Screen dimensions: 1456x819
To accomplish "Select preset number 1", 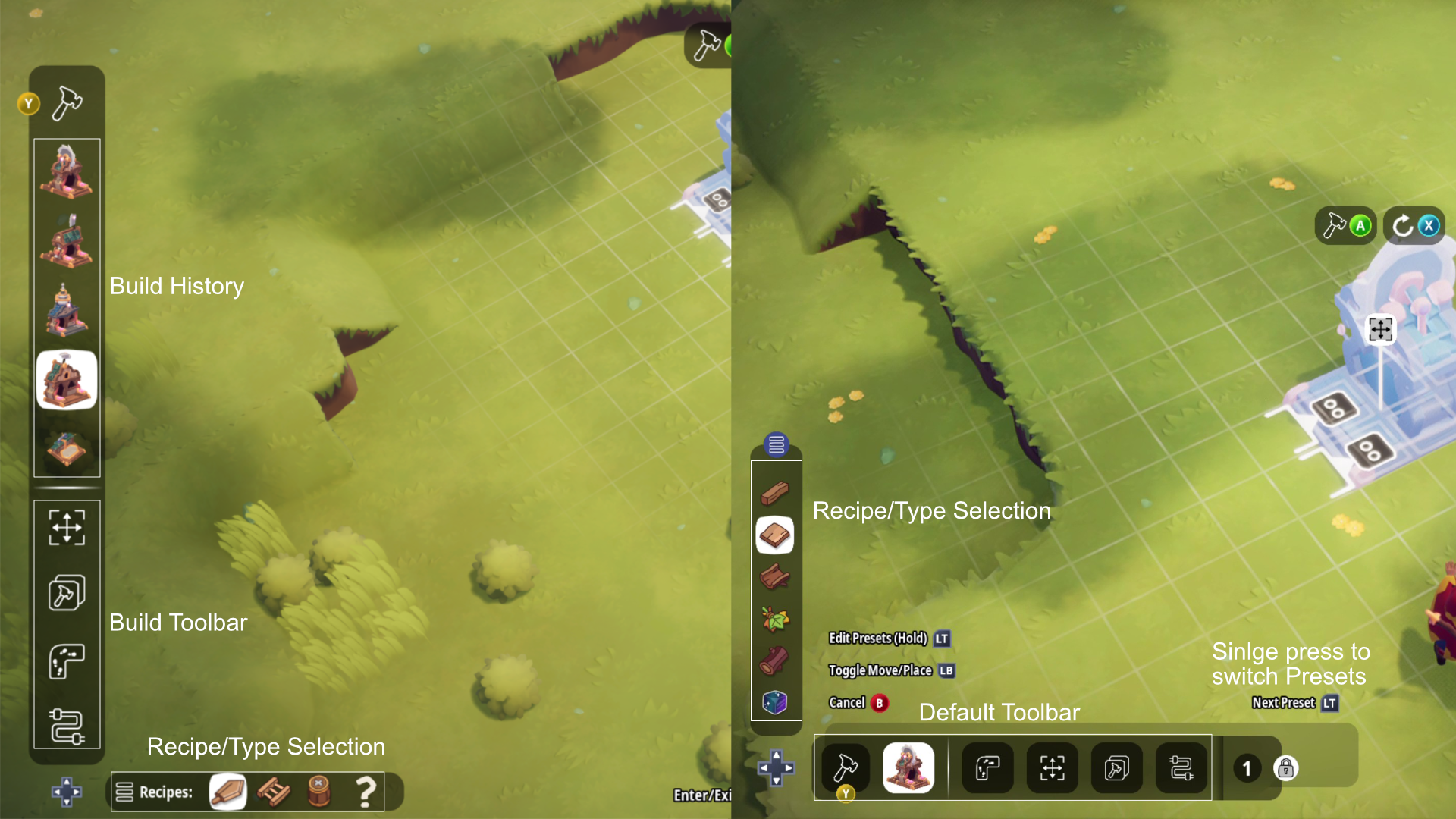I will (1247, 768).
